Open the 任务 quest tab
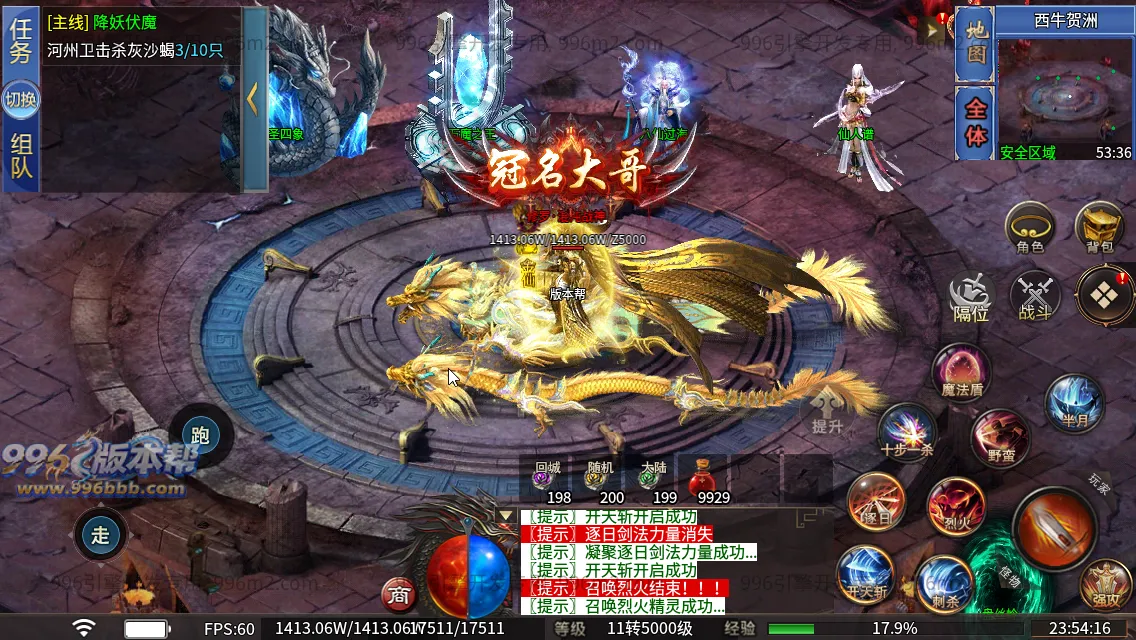Viewport: 1136px width, 640px height. [x=21, y=42]
